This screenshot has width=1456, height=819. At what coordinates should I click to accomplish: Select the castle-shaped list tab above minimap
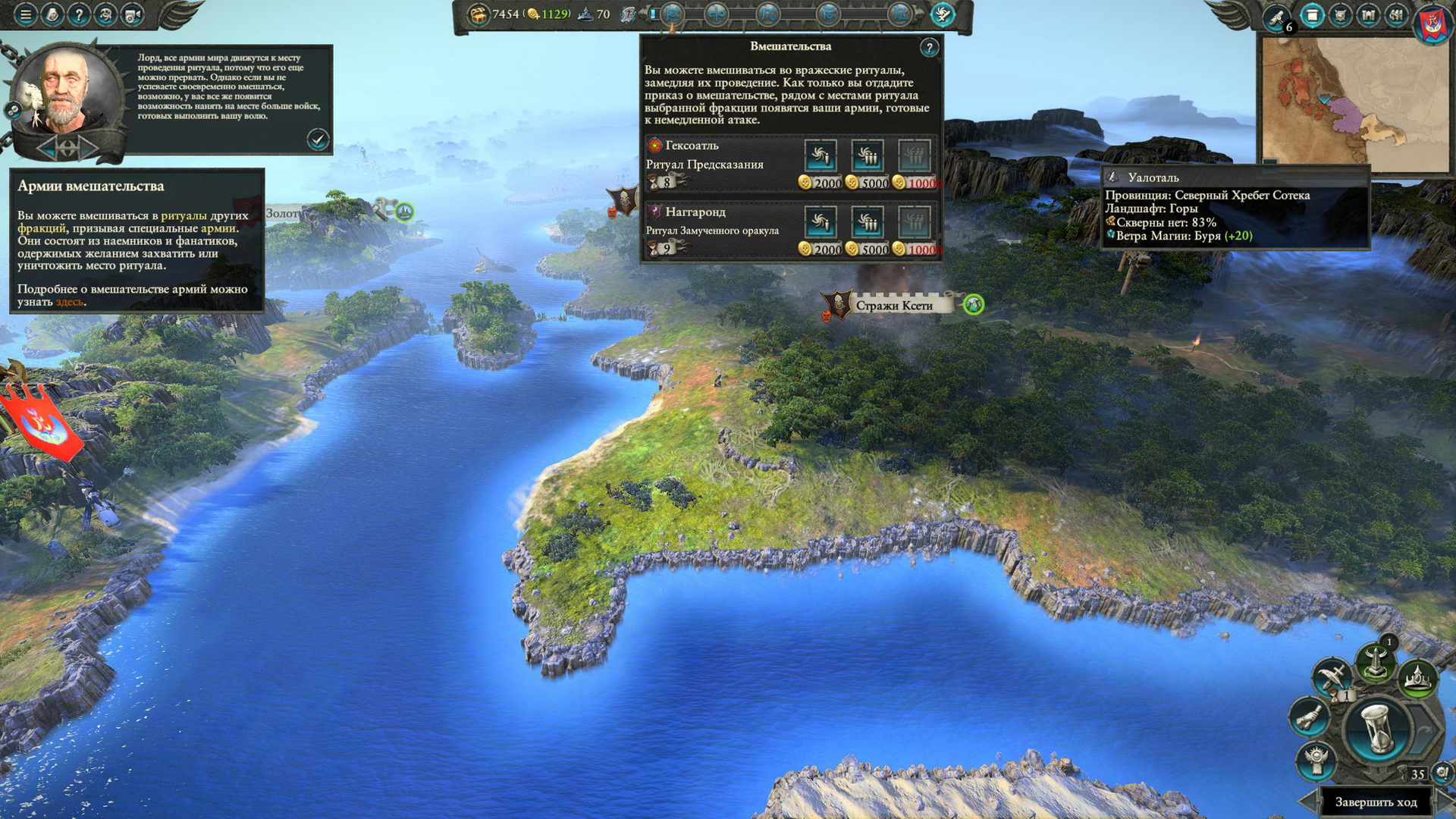[x=1368, y=15]
